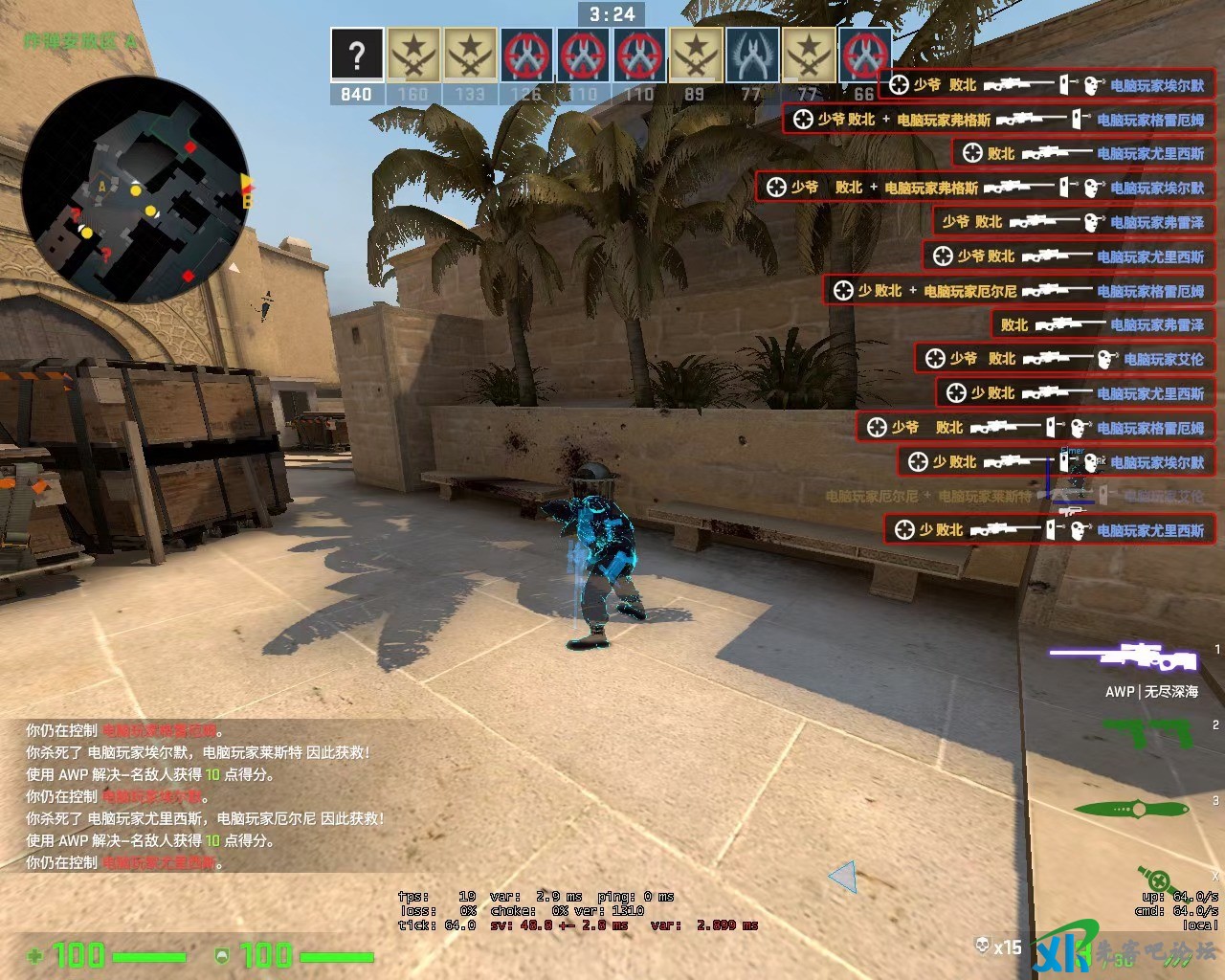Select the question-mark player avatar
The width and height of the screenshot is (1225, 980).
click(357, 55)
